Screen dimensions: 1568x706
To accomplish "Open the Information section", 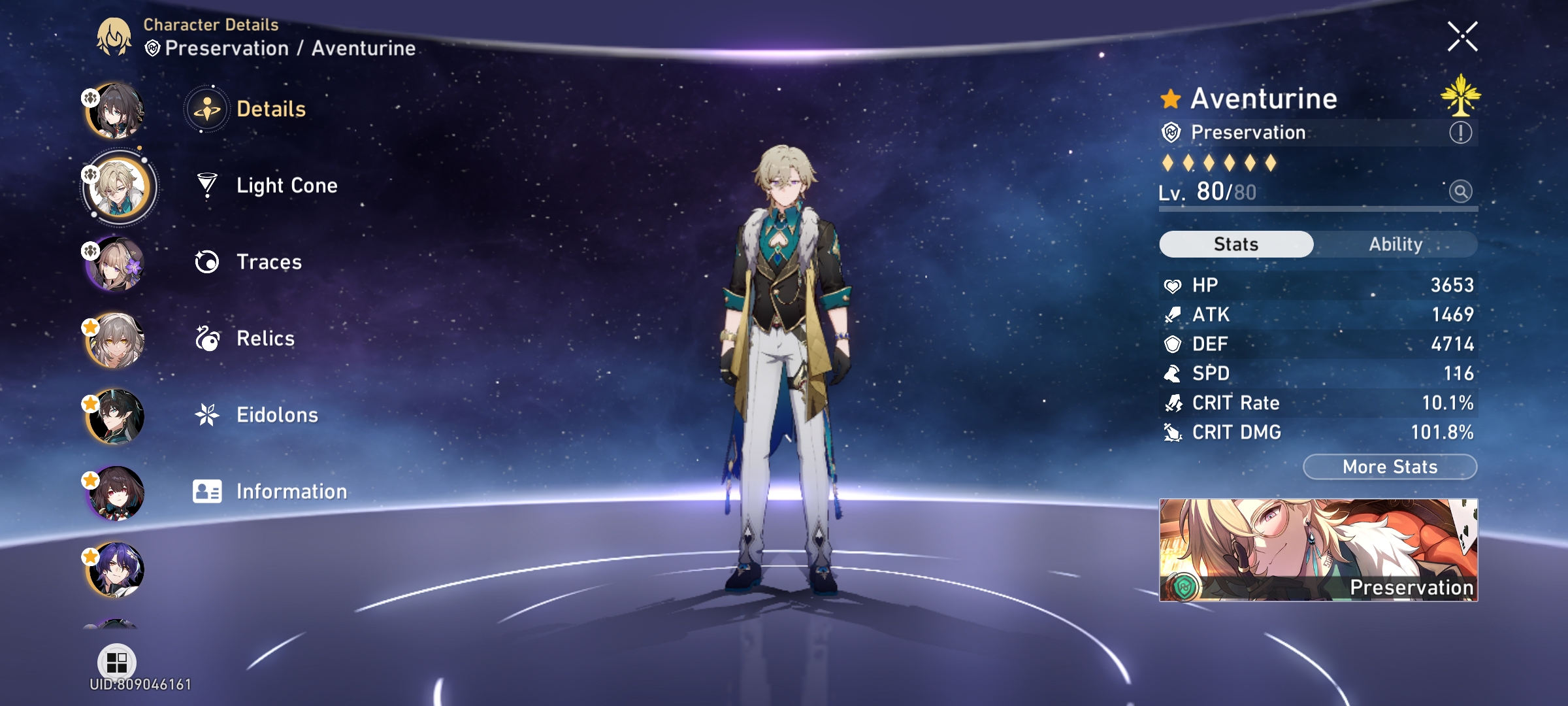I will tap(206, 491).
